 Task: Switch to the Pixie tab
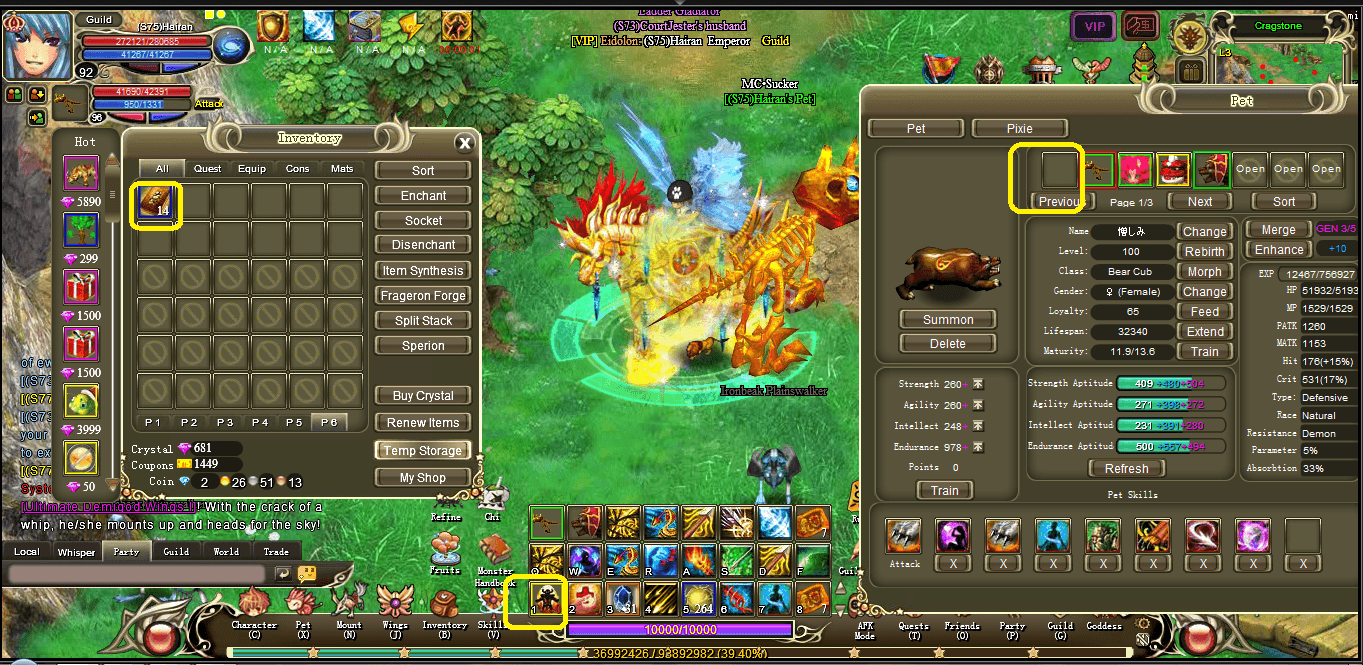click(1019, 129)
